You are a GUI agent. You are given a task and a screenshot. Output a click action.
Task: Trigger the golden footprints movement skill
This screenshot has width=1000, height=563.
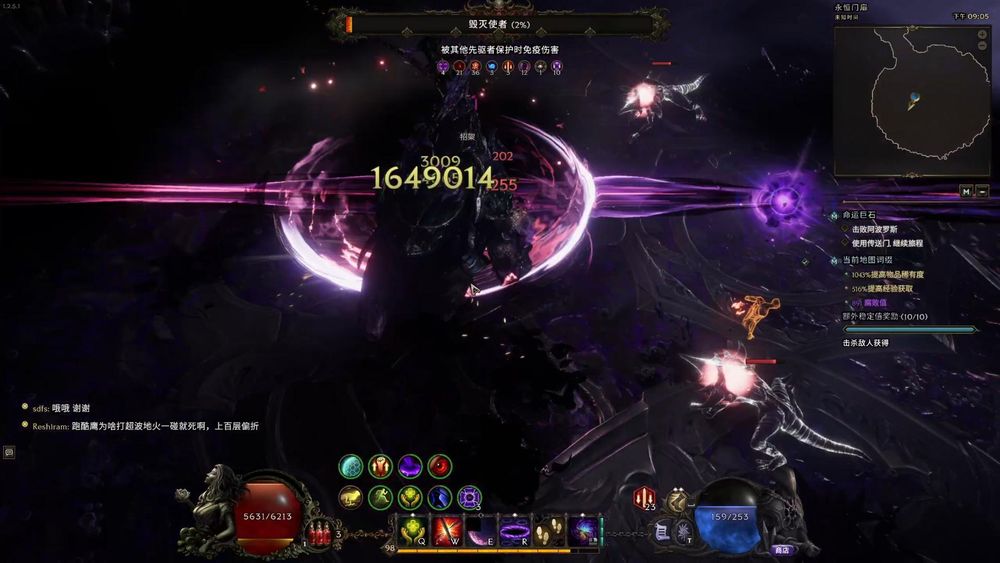(548, 530)
